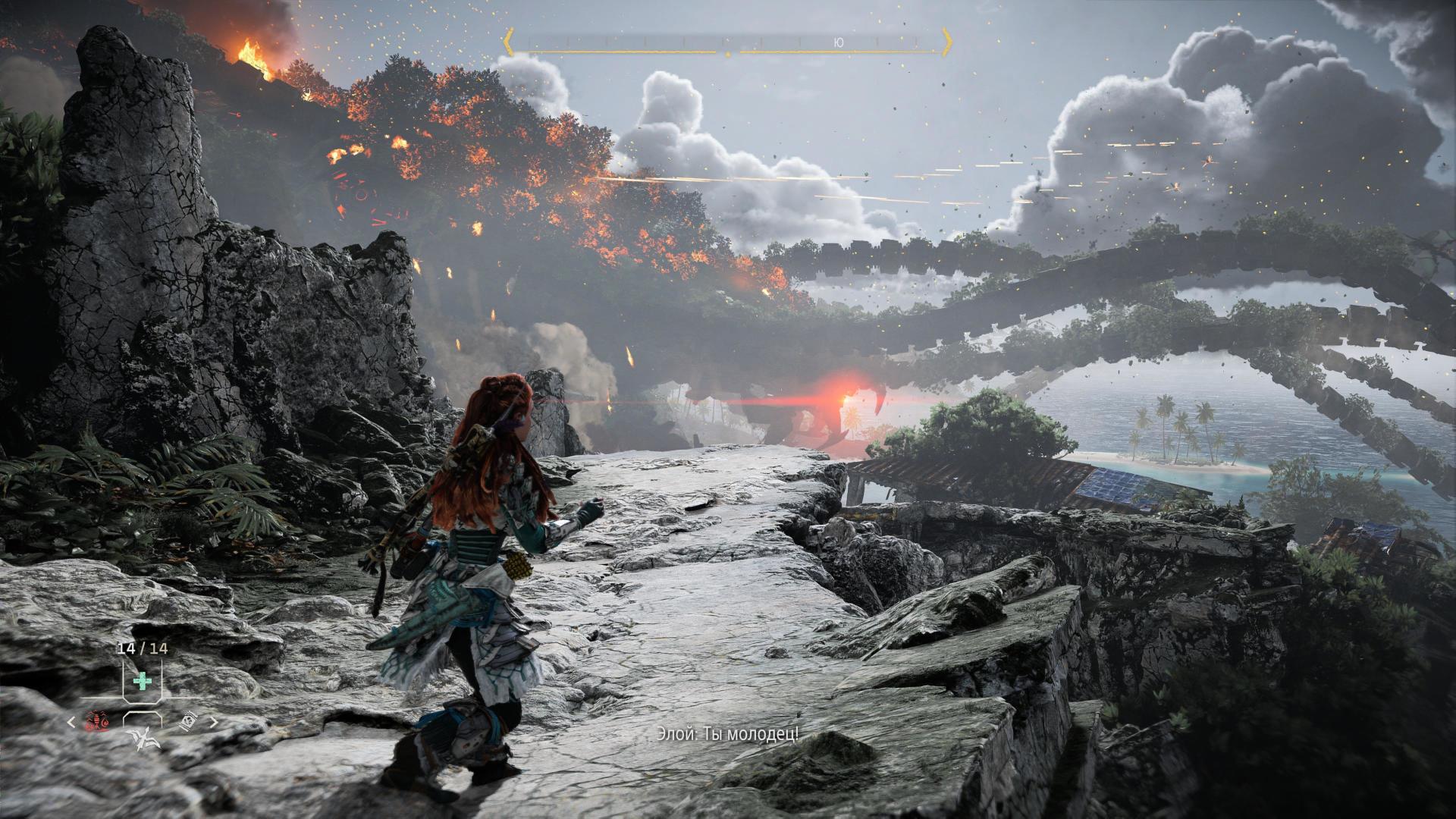This screenshot has height=819, width=1456.
Task: Choose the red trap tool icon
Action: [97, 723]
